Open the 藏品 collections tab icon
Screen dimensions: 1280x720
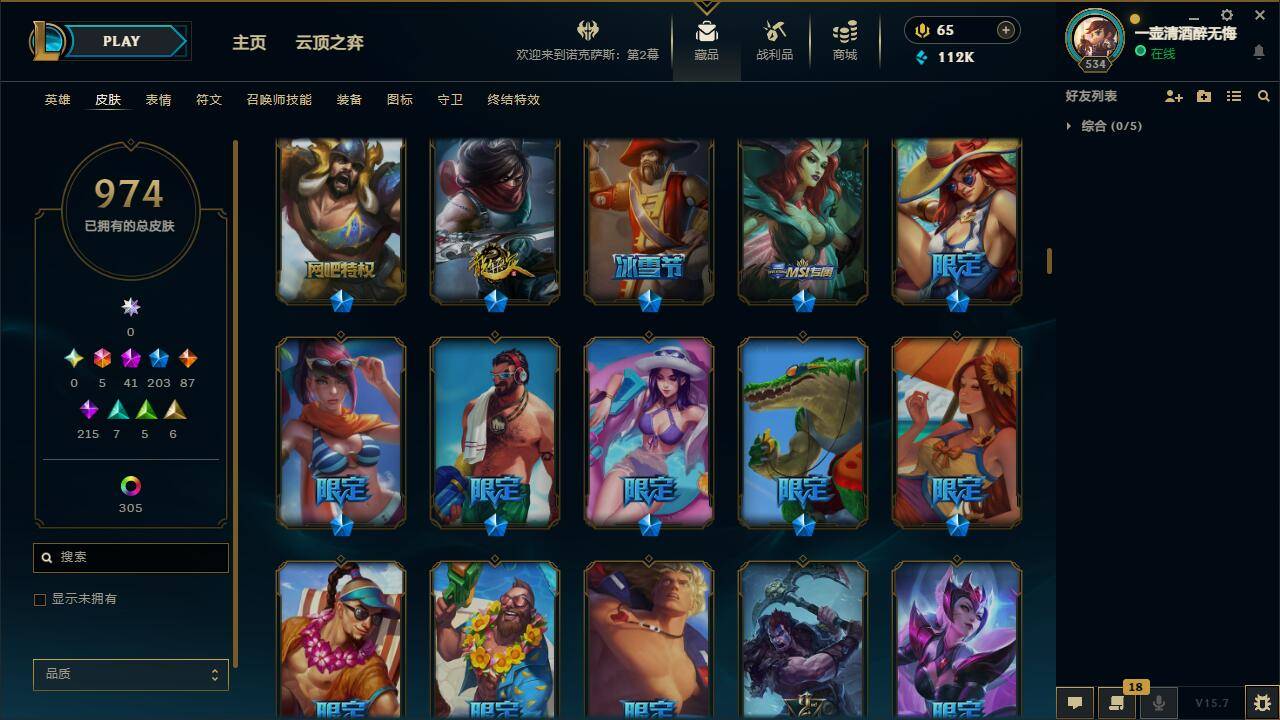(706, 30)
